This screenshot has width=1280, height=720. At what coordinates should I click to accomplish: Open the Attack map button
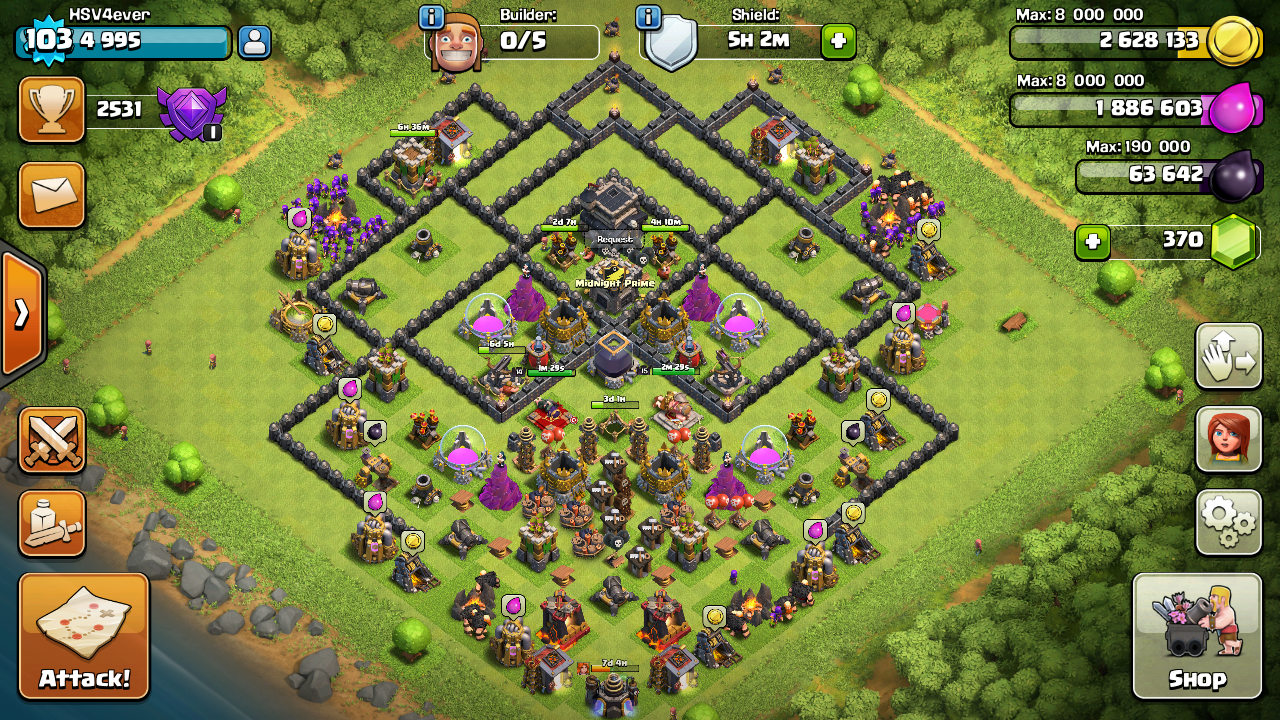click(x=84, y=635)
